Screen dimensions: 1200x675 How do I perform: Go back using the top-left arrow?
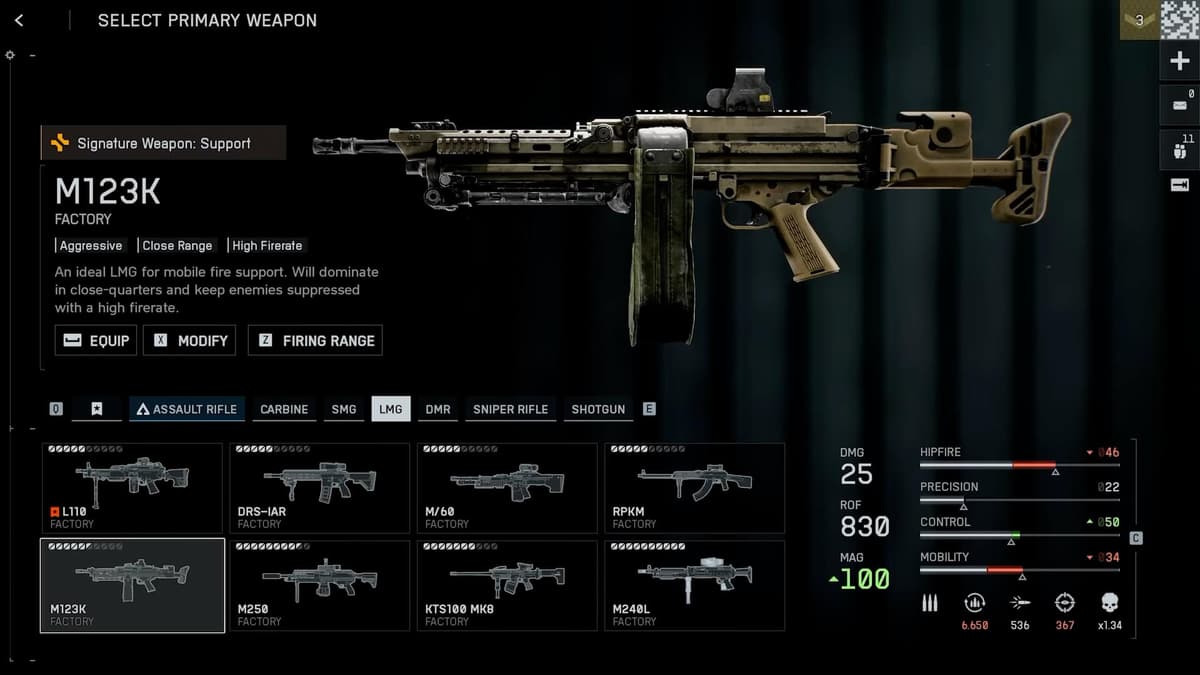point(19,20)
